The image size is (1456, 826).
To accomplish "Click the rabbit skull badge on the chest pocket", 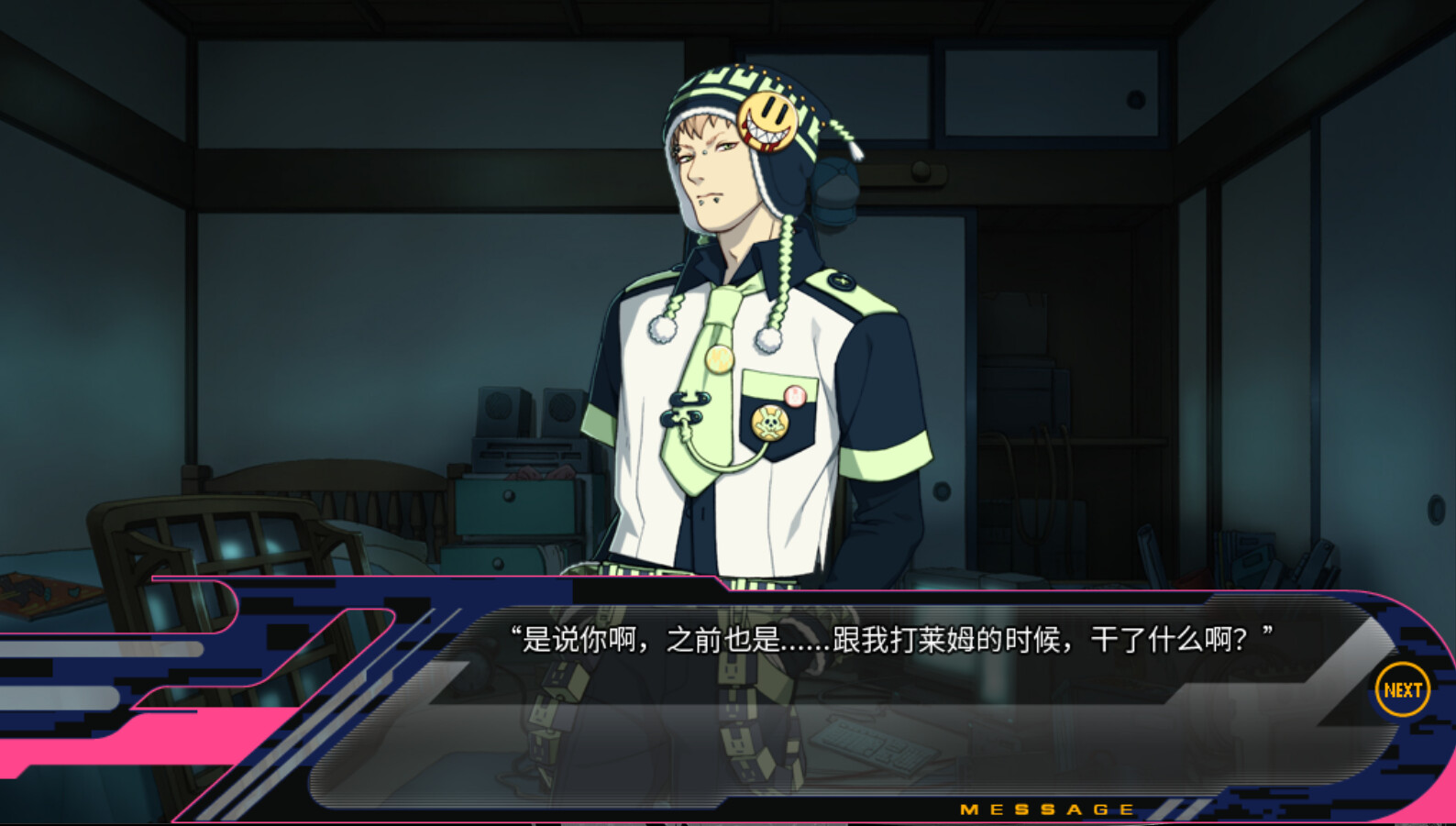I will [x=769, y=420].
